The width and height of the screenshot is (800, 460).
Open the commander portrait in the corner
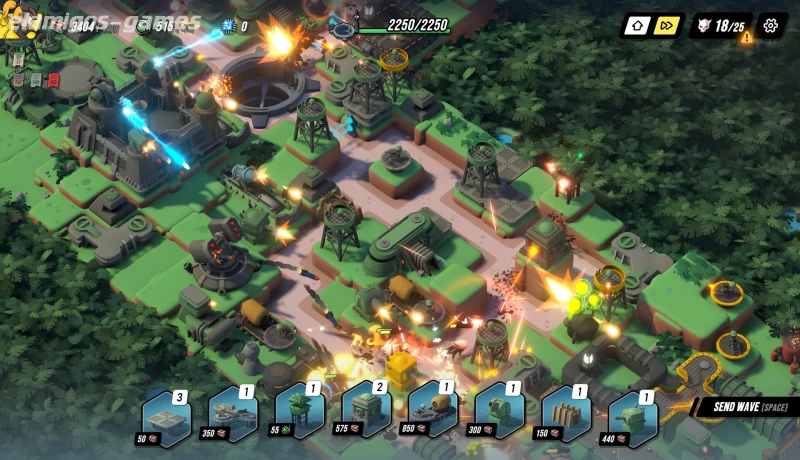tap(20, 22)
